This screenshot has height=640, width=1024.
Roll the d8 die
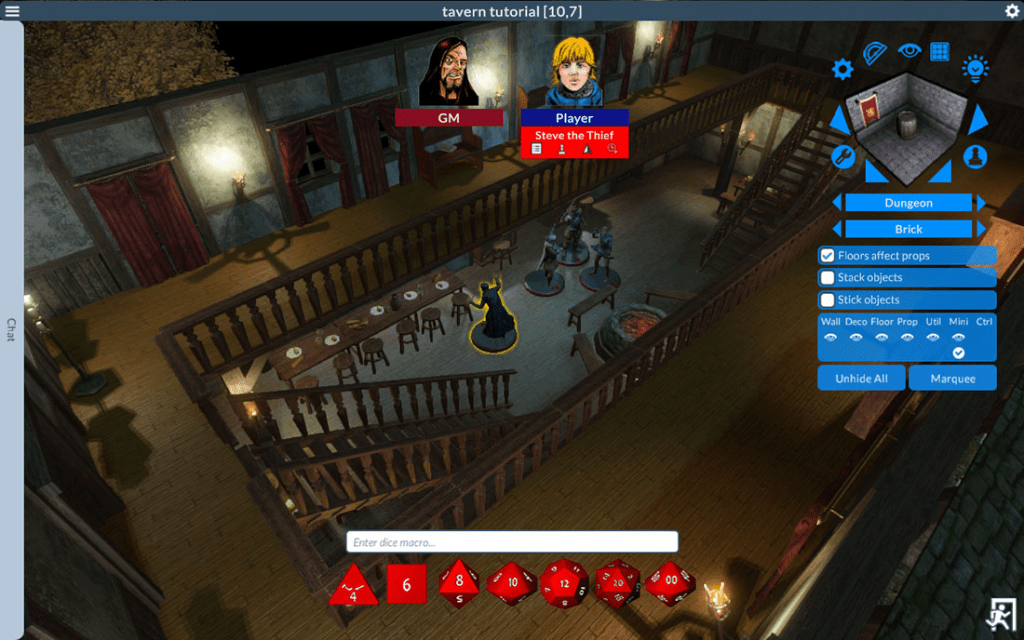(459, 583)
